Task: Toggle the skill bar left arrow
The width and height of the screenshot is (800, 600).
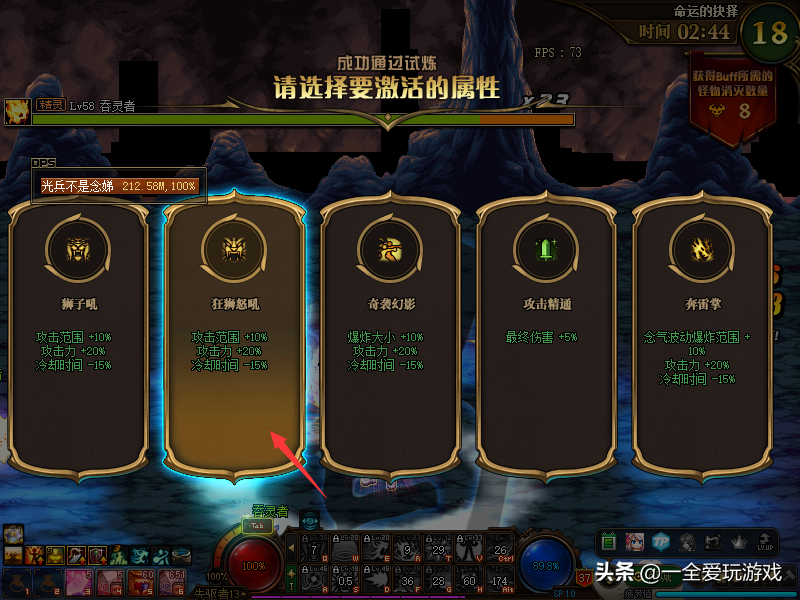Action: click(292, 547)
